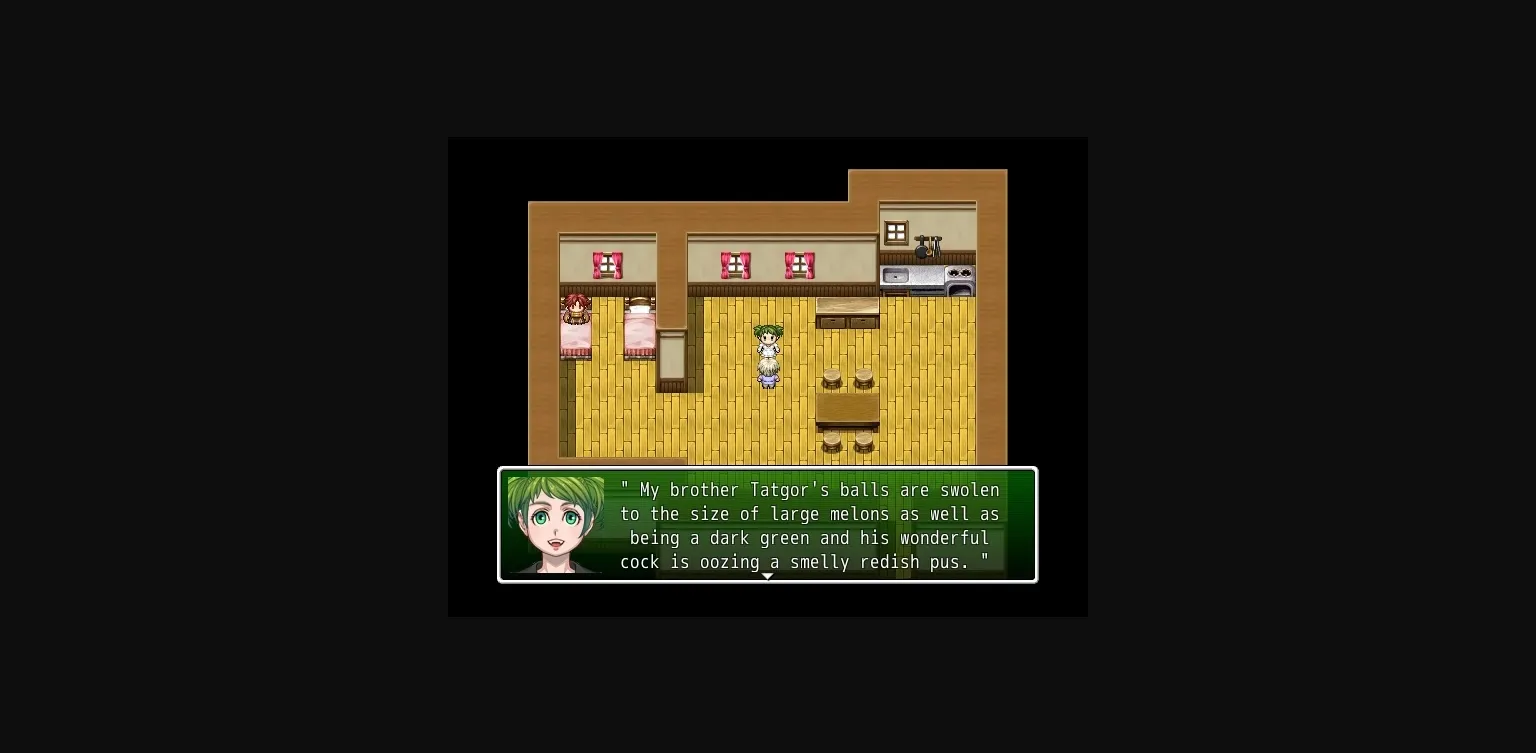The width and height of the screenshot is (1536, 753).
Task: Click the leftmost pink curtained window
Action: coord(608,264)
